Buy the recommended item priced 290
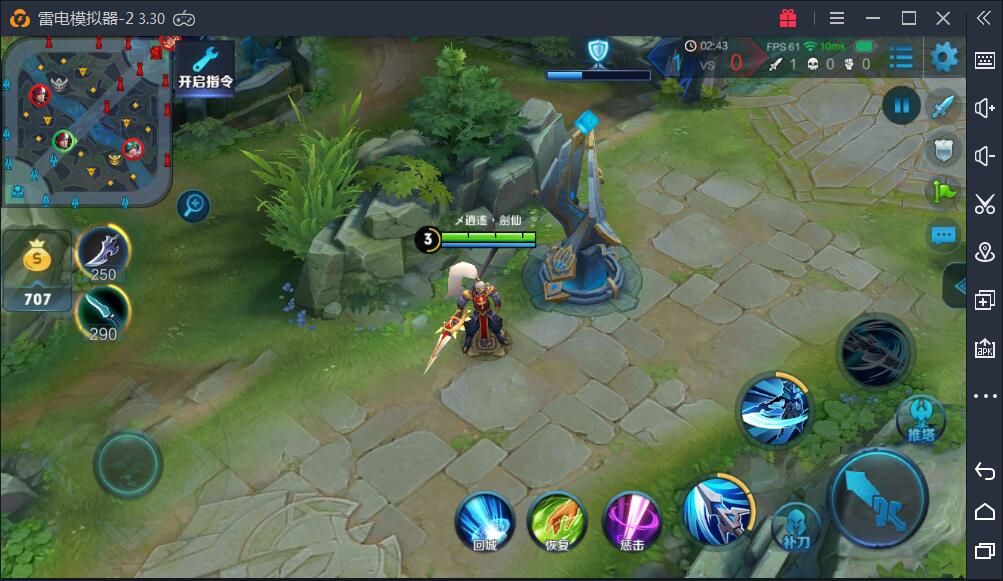Image resolution: width=1003 pixels, height=581 pixels. tap(103, 312)
